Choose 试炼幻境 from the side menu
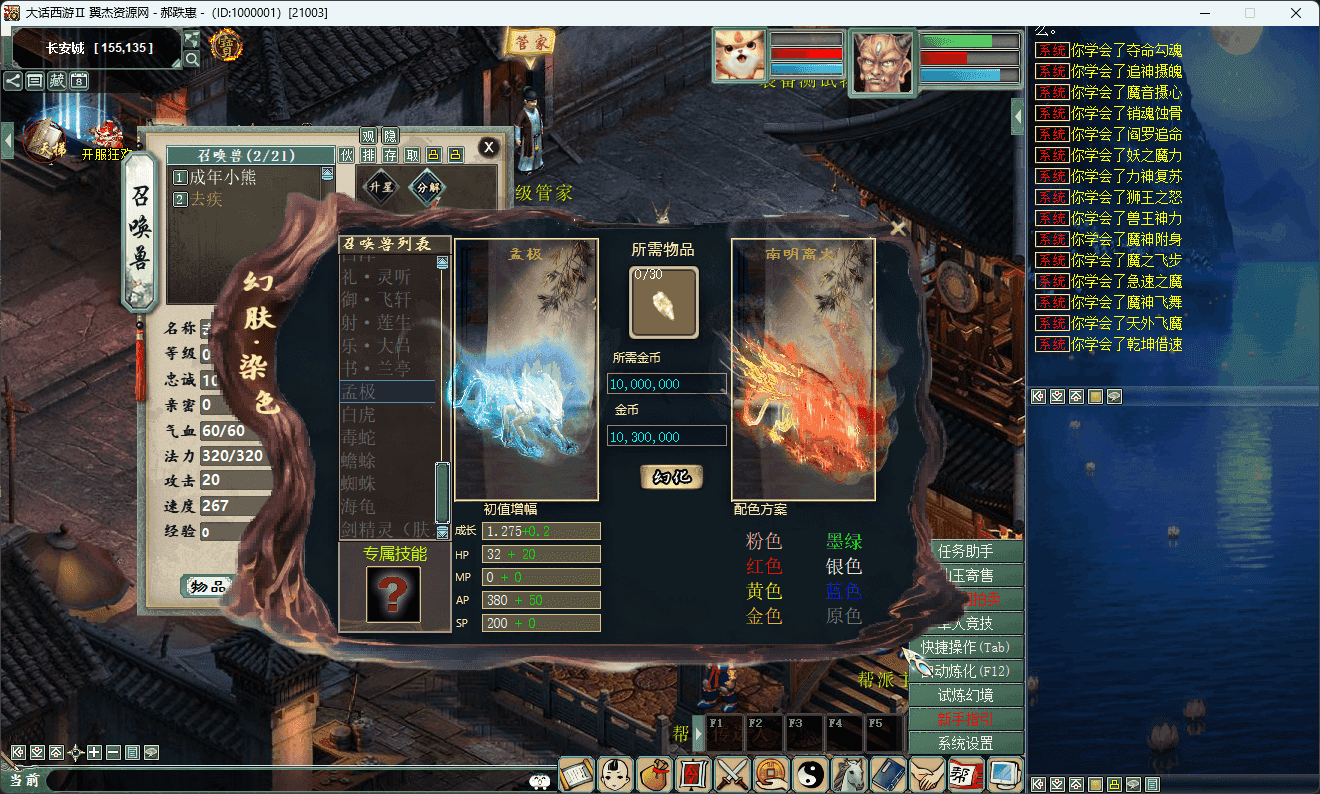Image resolution: width=1320 pixels, height=794 pixels. pos(965,695)
